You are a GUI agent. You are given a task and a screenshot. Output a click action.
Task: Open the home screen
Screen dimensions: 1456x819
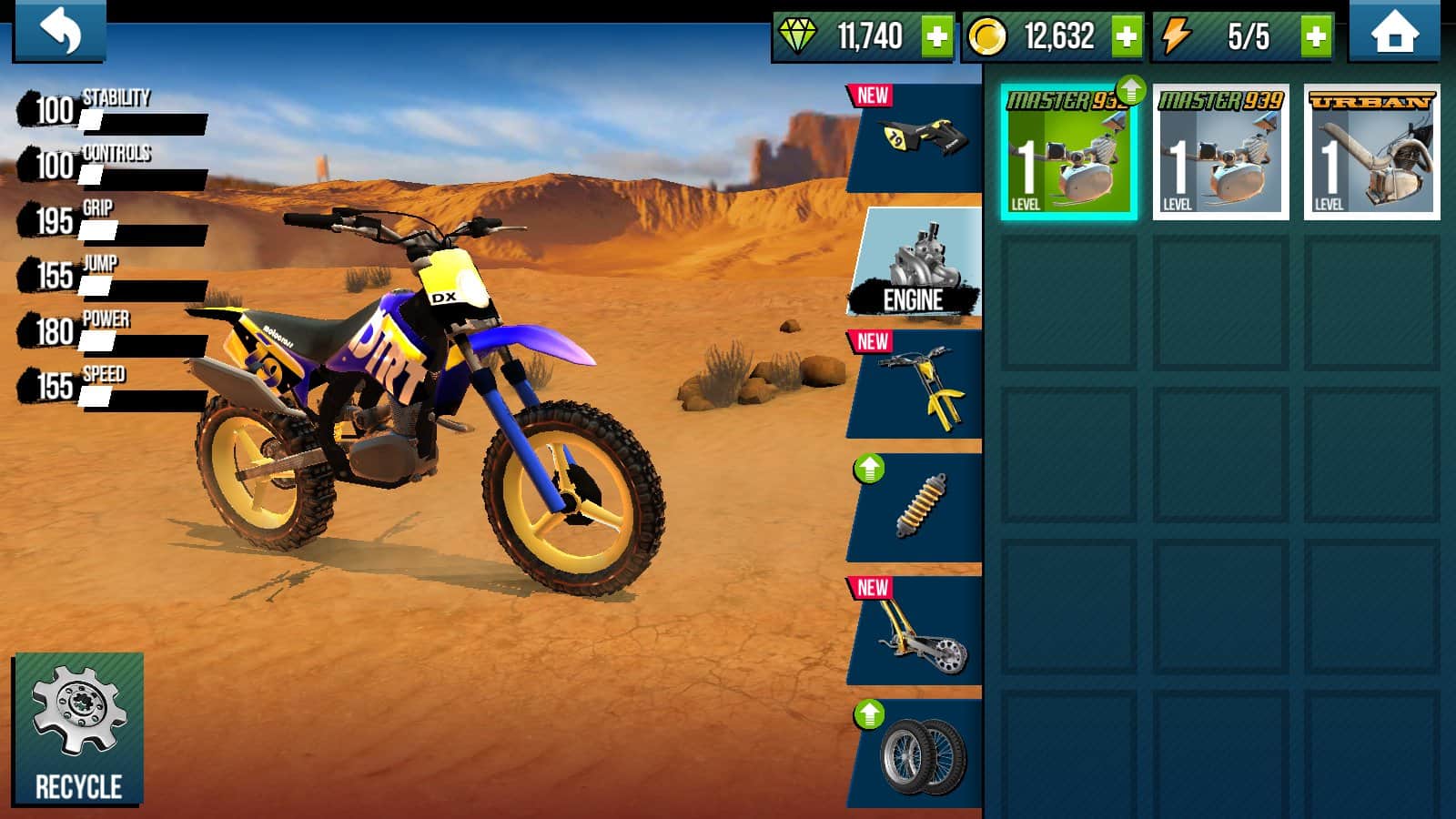1394,34
